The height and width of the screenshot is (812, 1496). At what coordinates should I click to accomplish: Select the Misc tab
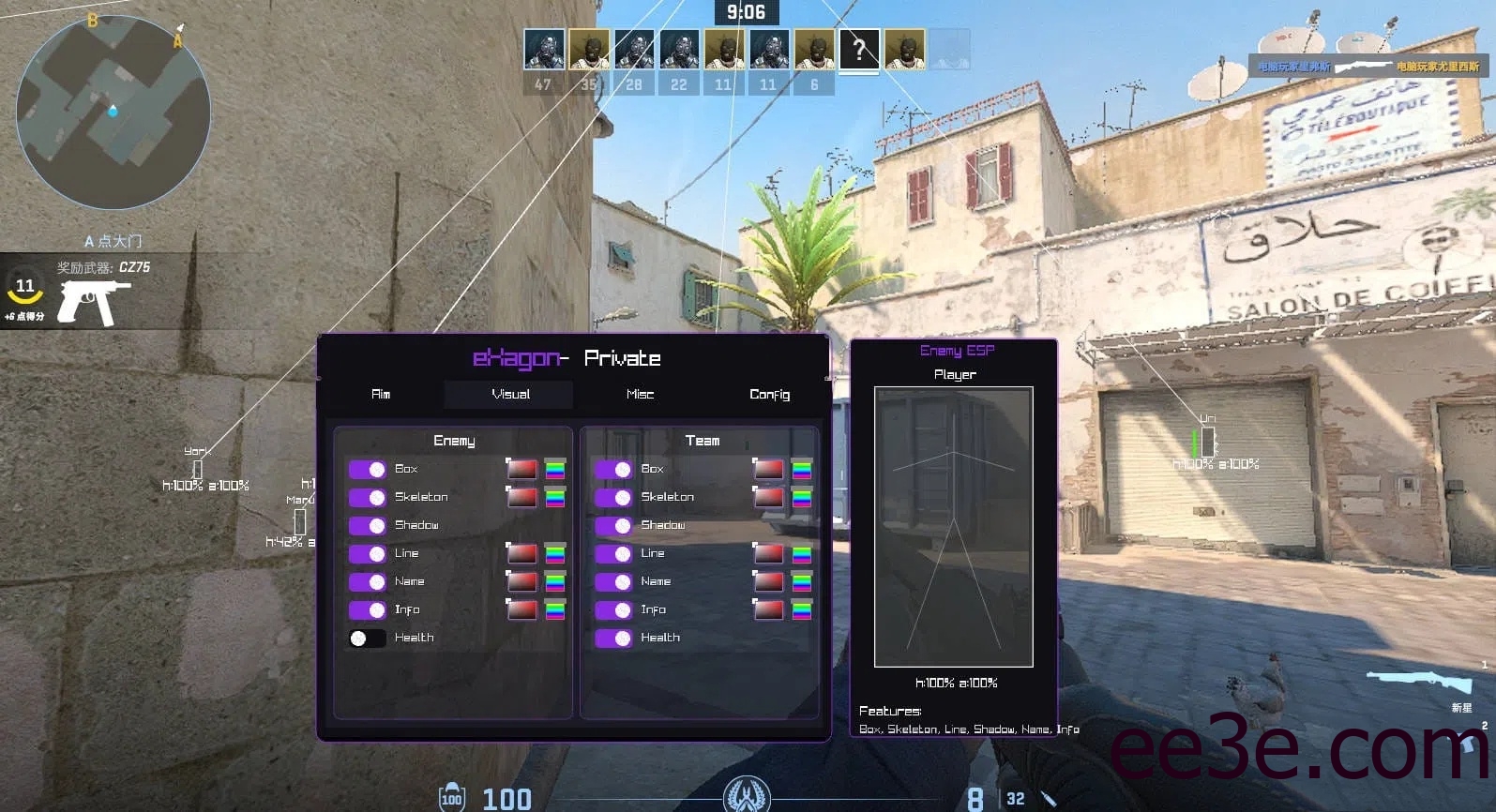(640, 395)
